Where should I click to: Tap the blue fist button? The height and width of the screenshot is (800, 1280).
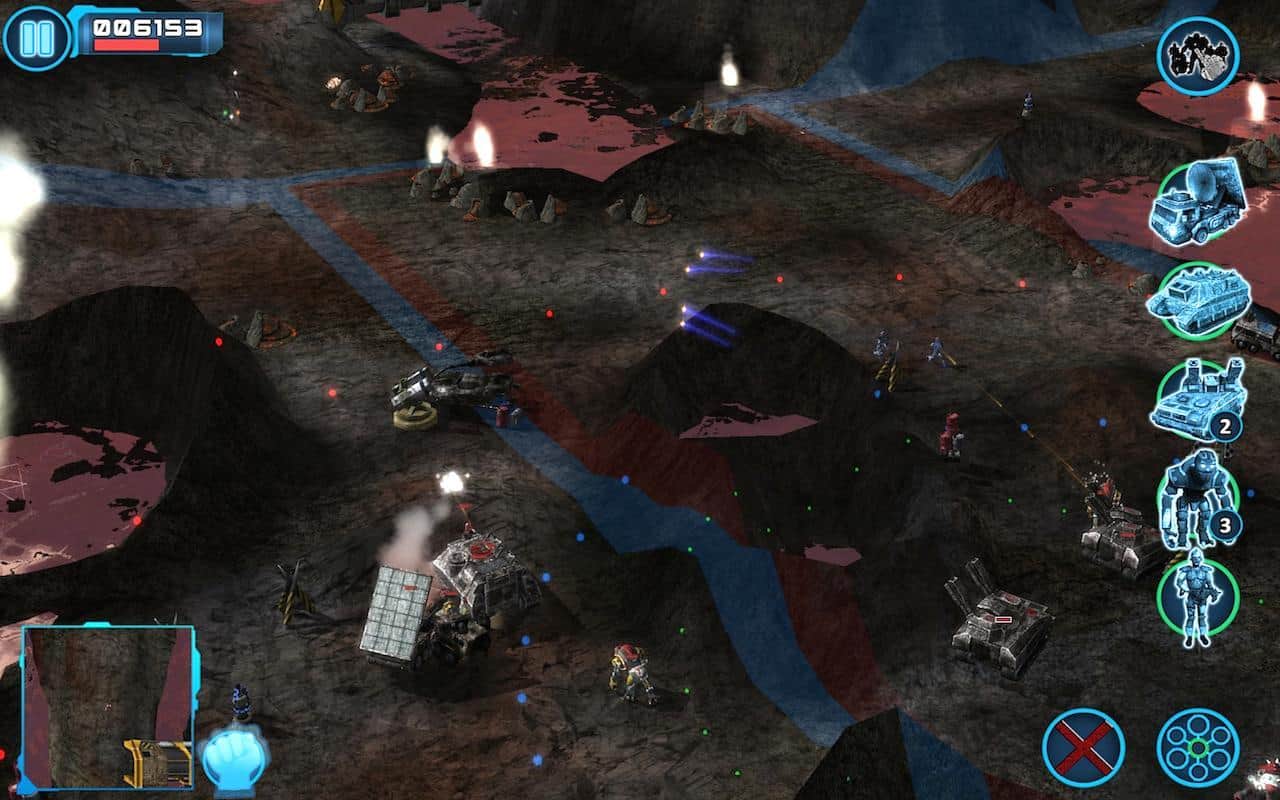[x=234, y=755]
